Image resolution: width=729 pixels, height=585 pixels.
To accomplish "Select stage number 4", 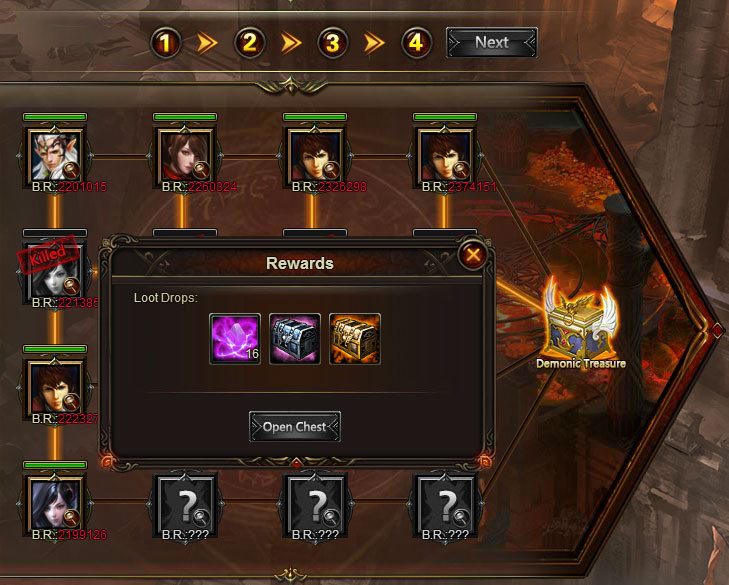I will tap(416, 43).
